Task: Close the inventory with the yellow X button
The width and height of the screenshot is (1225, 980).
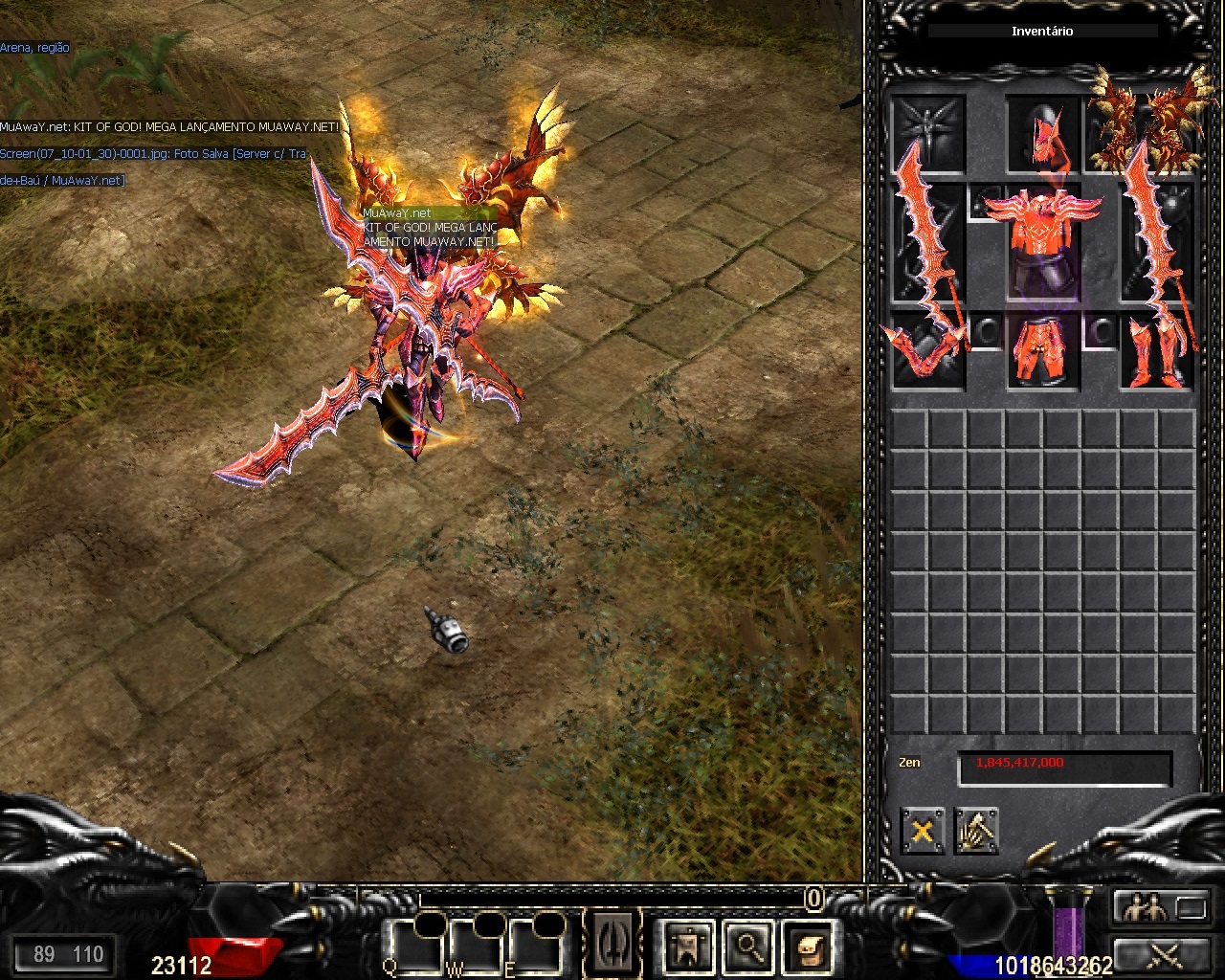Action: [923, 831]
